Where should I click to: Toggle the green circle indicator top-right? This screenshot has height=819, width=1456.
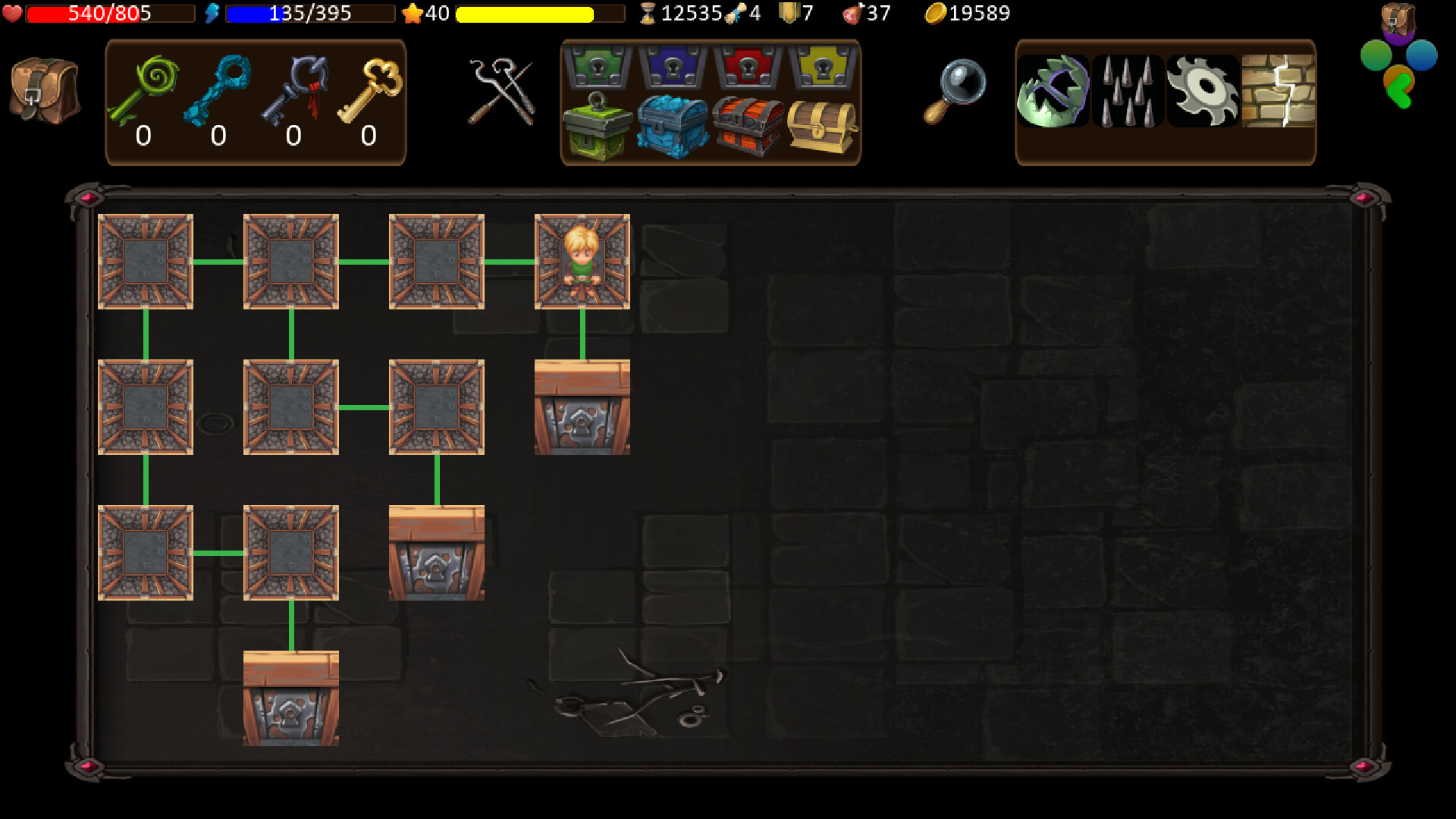[1376, 55]
